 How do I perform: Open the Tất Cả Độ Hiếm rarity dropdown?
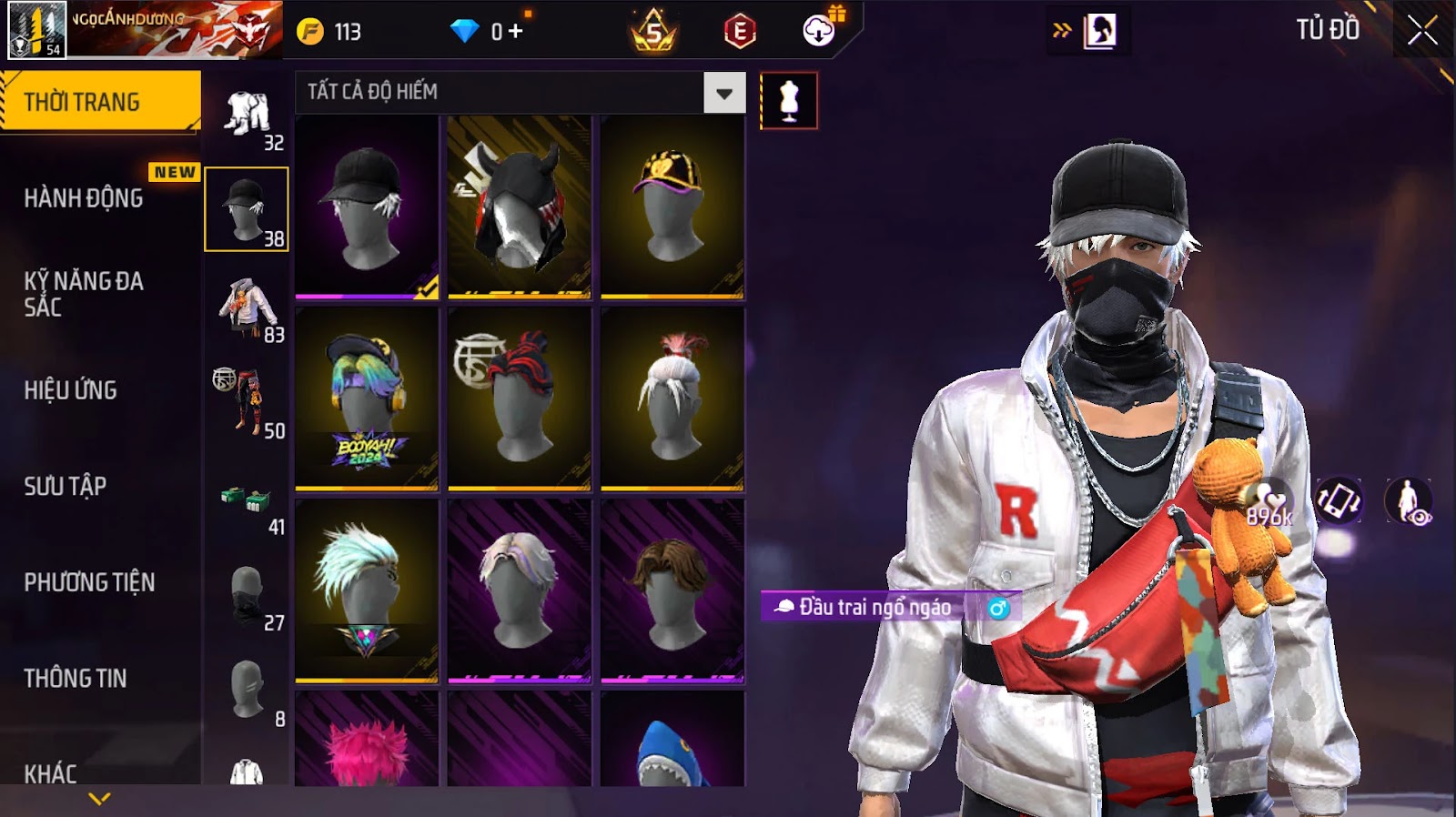point(724,93)
